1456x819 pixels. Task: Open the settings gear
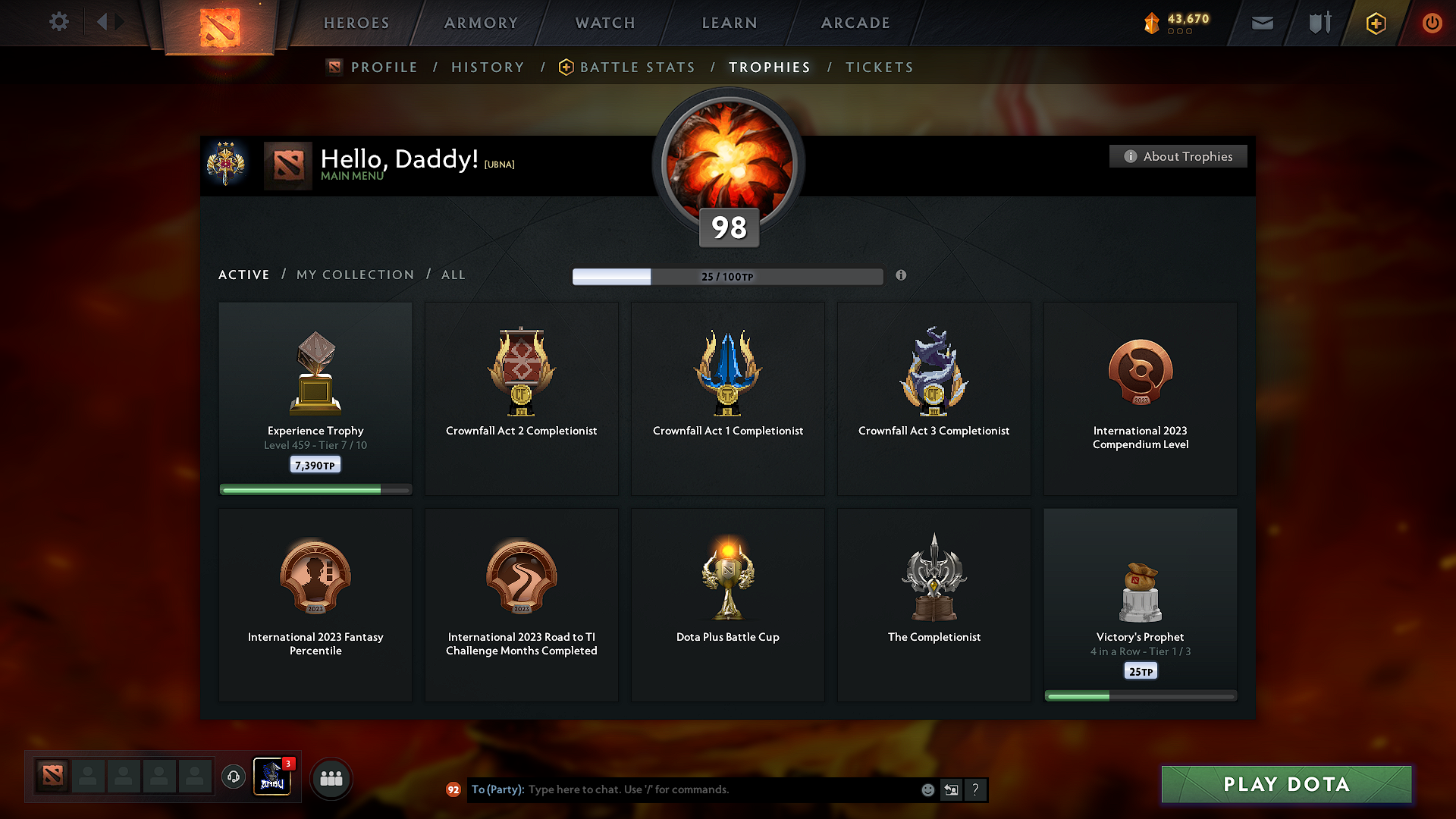(58, 22)
